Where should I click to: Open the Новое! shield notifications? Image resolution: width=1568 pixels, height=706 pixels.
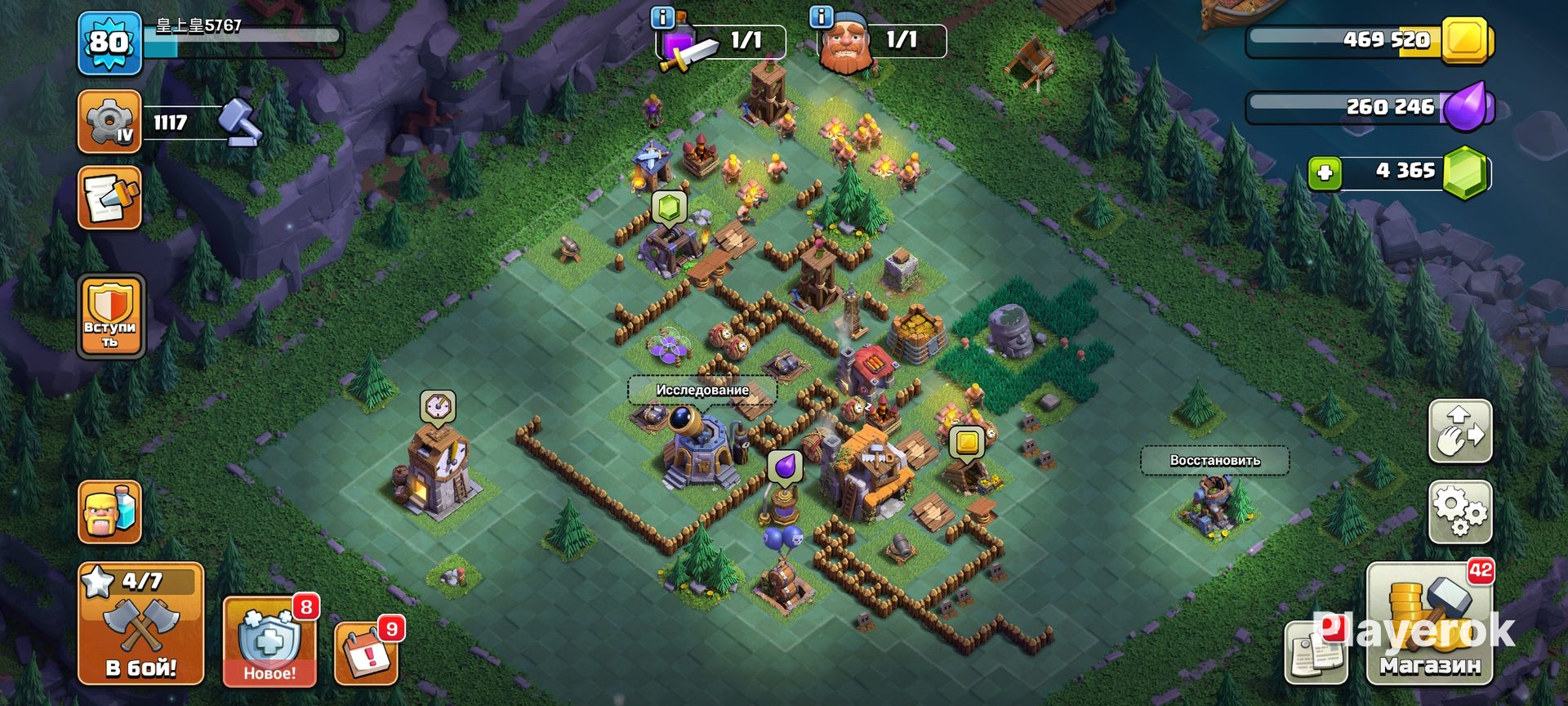pyautogui.click(x=269, y=642)
